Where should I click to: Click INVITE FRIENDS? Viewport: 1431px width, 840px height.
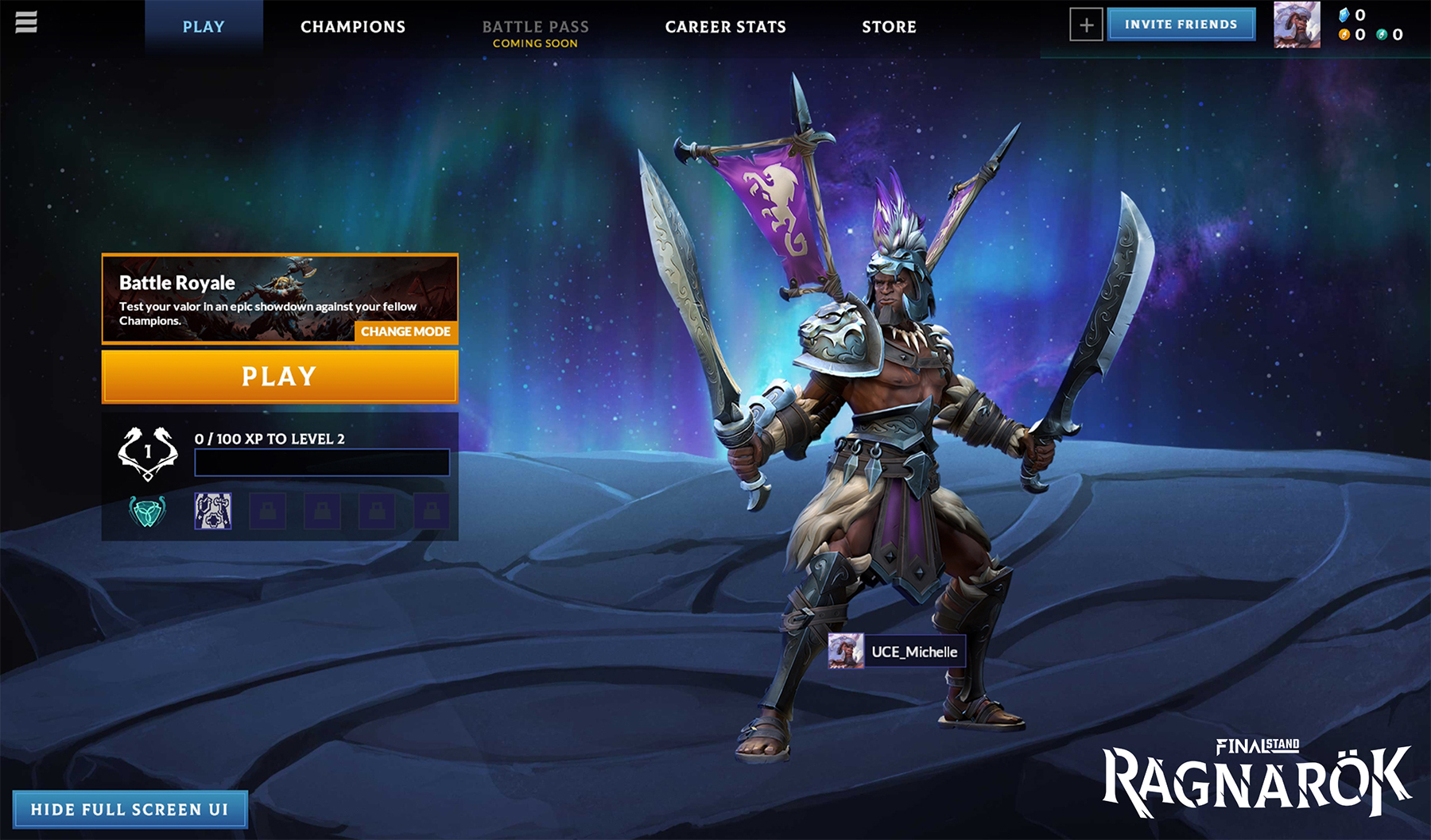pyautogui.click(x=1181, y=24)
